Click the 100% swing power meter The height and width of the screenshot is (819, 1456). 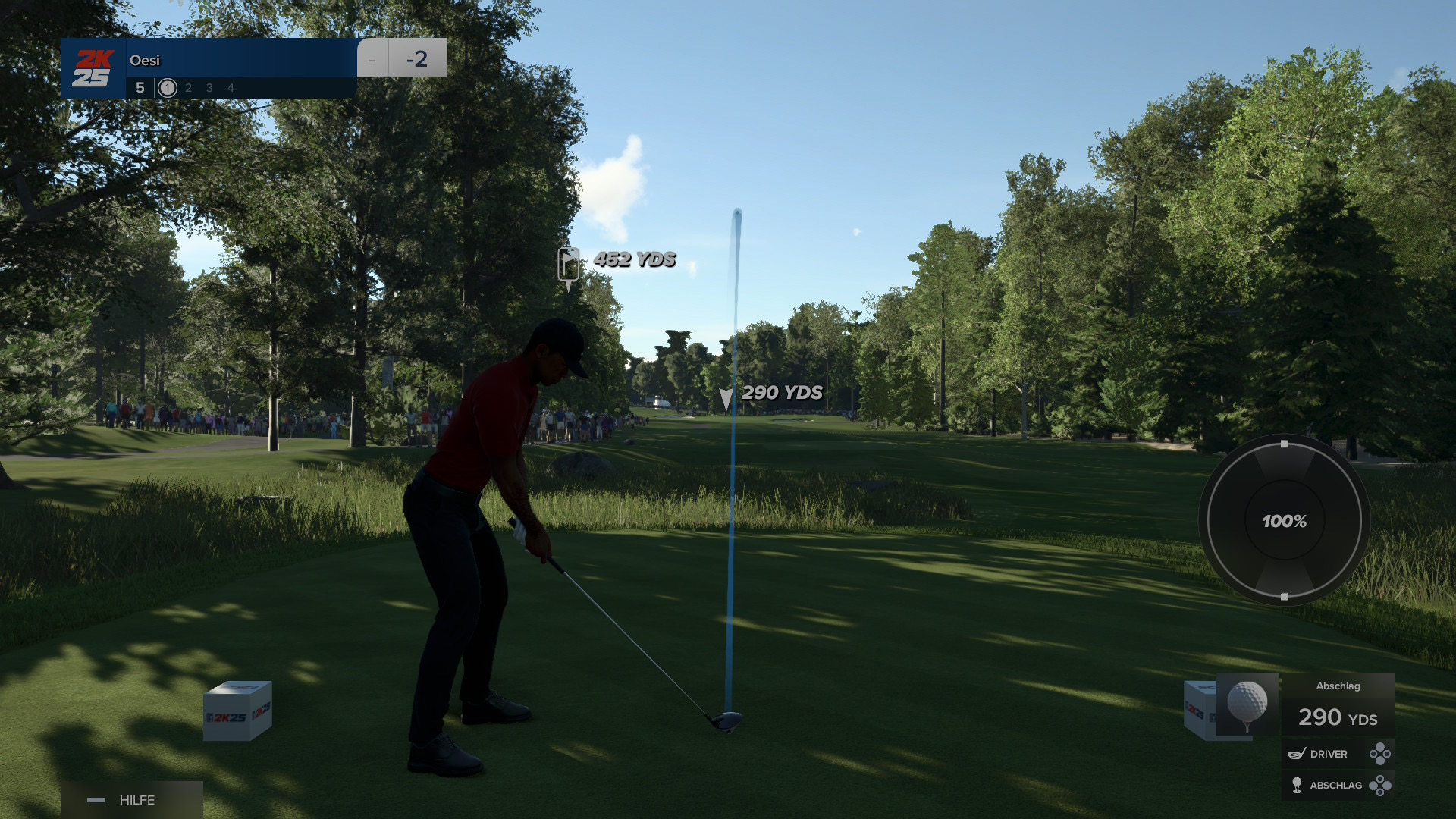(x=1284, y=521)
